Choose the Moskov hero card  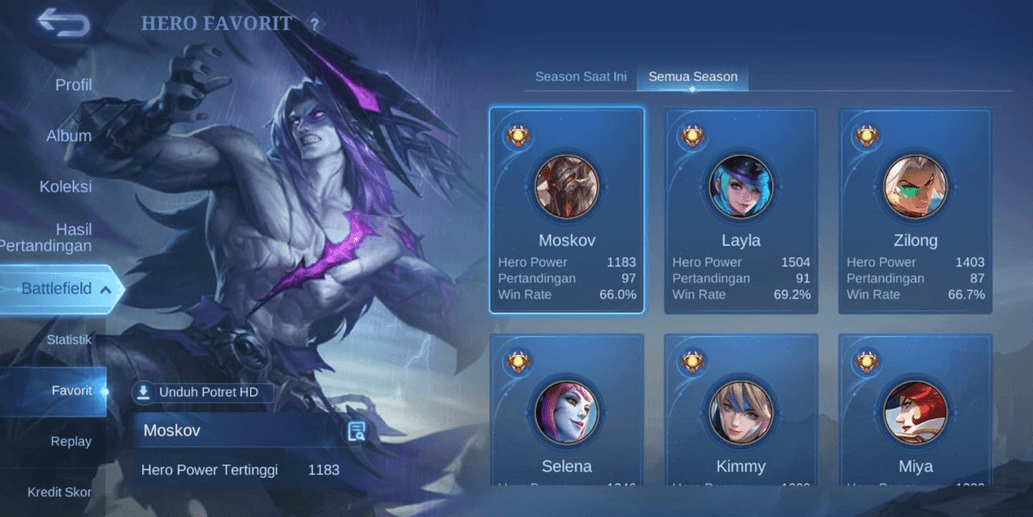point(567,210)
